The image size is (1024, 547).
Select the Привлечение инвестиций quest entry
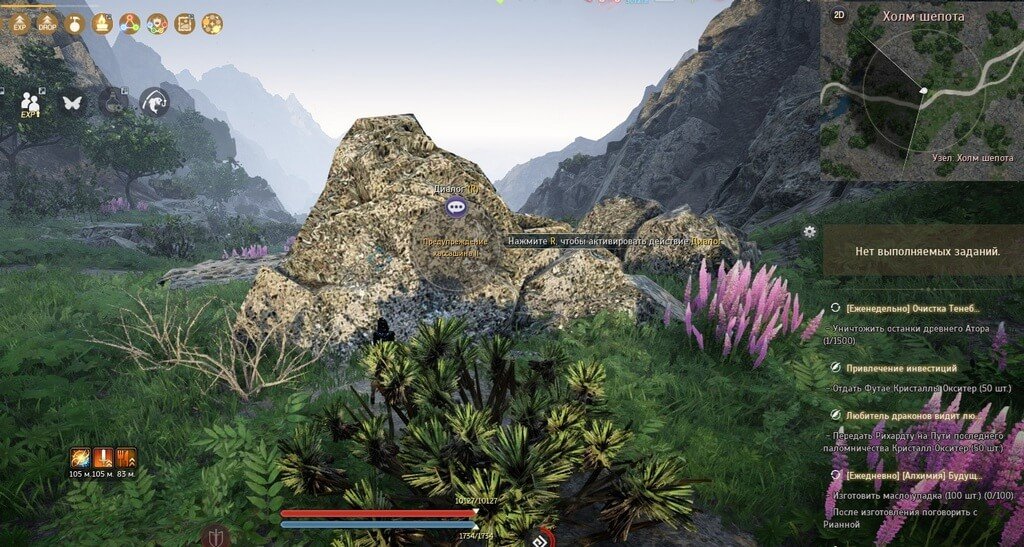click(900, 368)
